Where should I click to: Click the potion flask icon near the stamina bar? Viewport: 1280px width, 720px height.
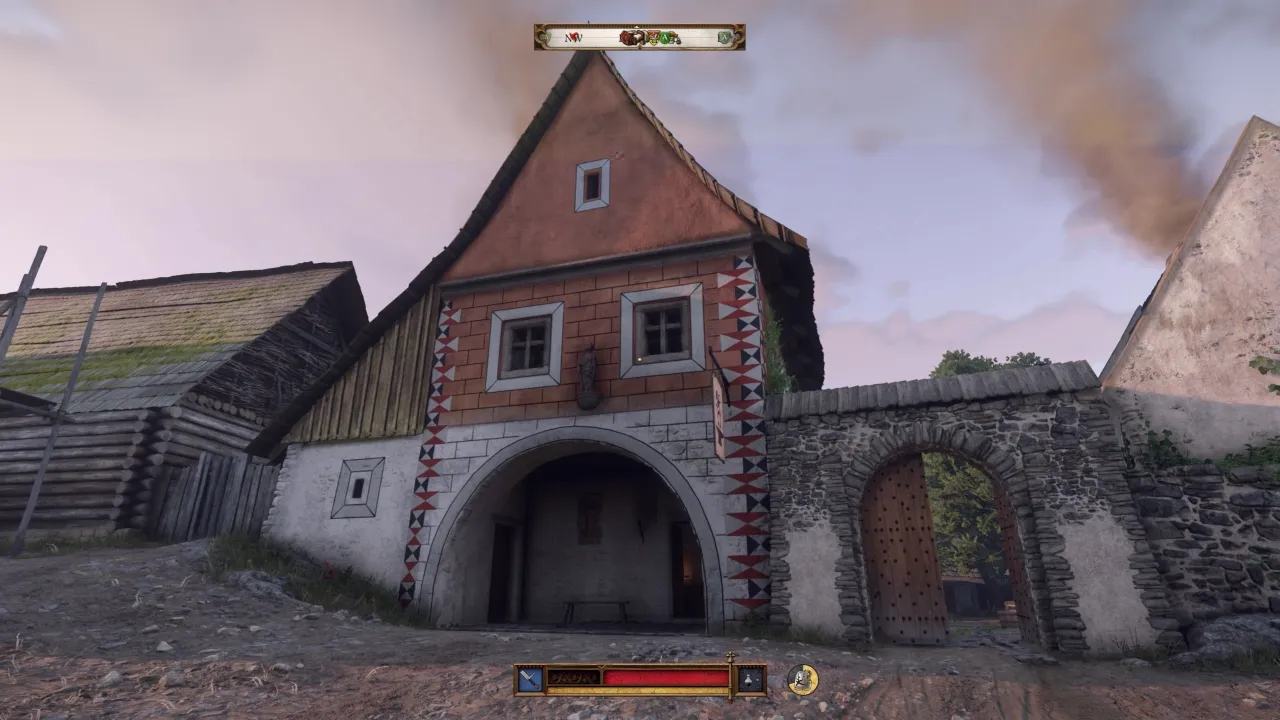(x=748, y=679)
